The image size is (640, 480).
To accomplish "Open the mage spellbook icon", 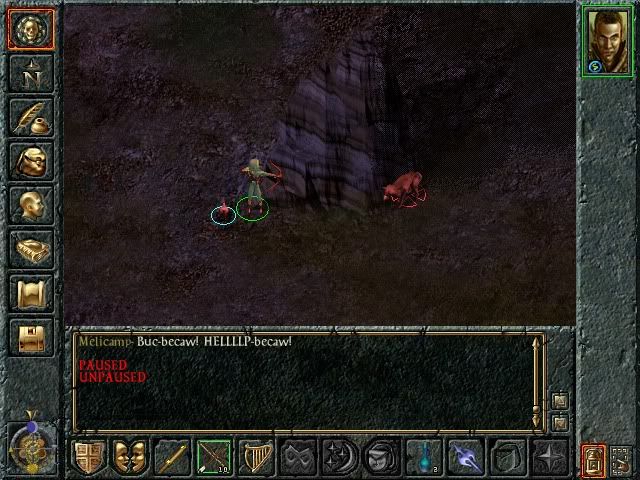I will pos(30,249).
